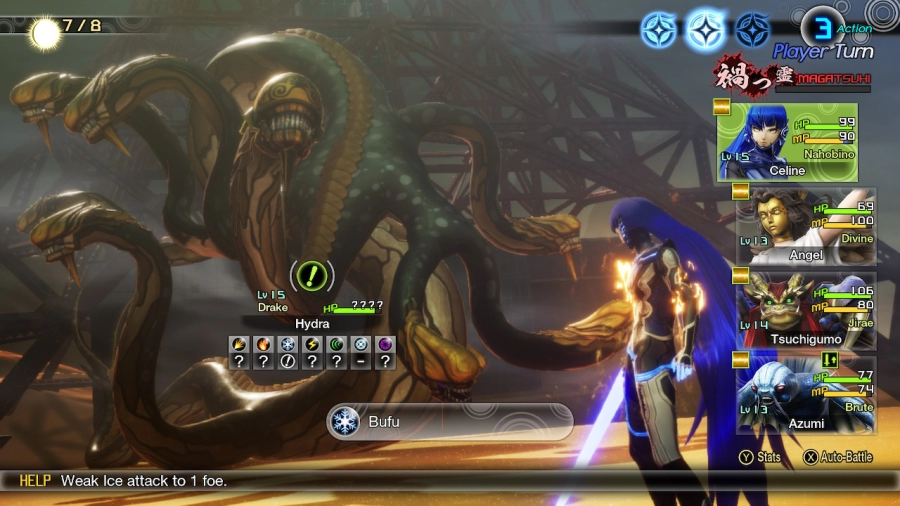Check Hydra's electric affinity icon
The image size is (900, 506).
pyautogui.click(x=312, y=344)
